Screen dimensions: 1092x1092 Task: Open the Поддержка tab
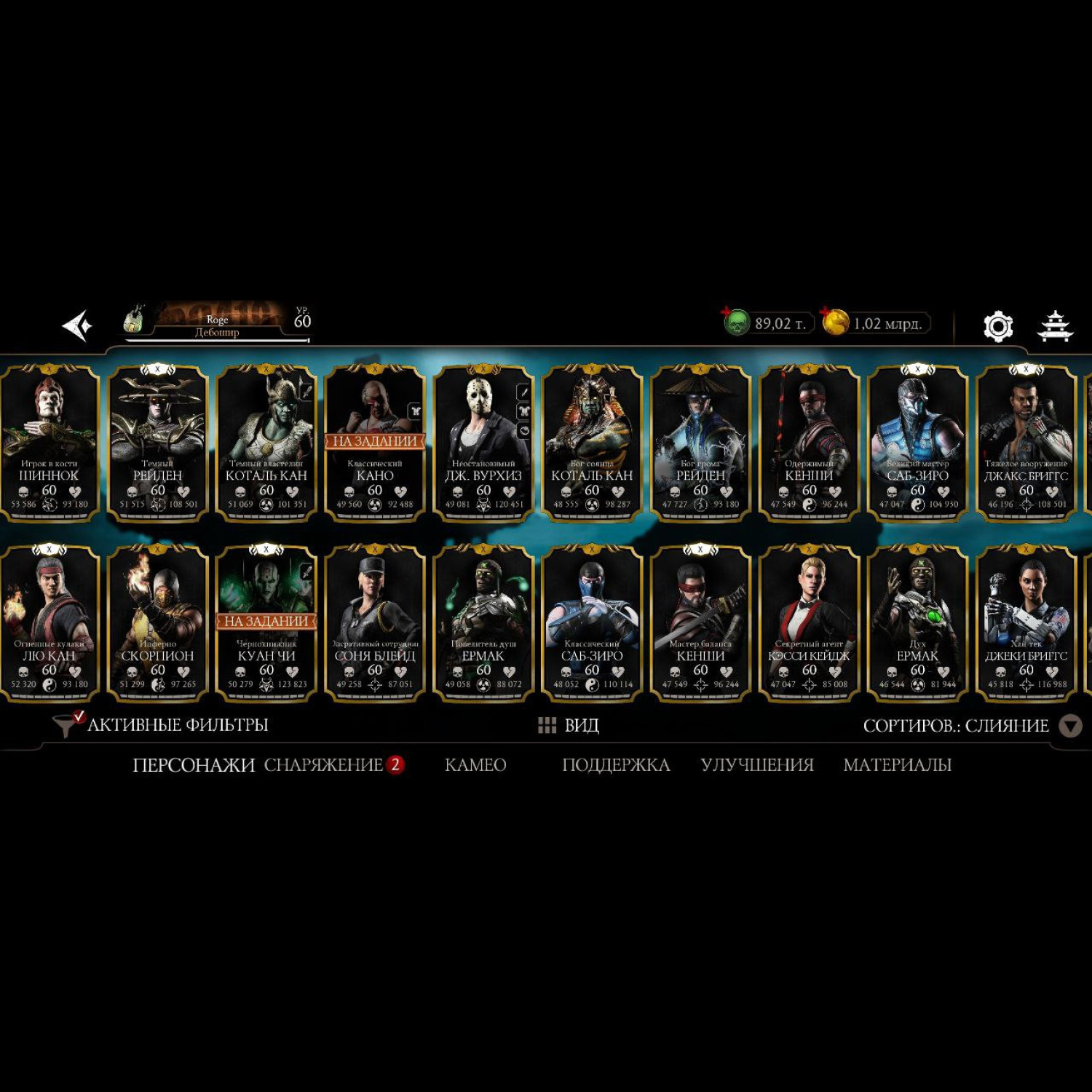pos(616,765)
